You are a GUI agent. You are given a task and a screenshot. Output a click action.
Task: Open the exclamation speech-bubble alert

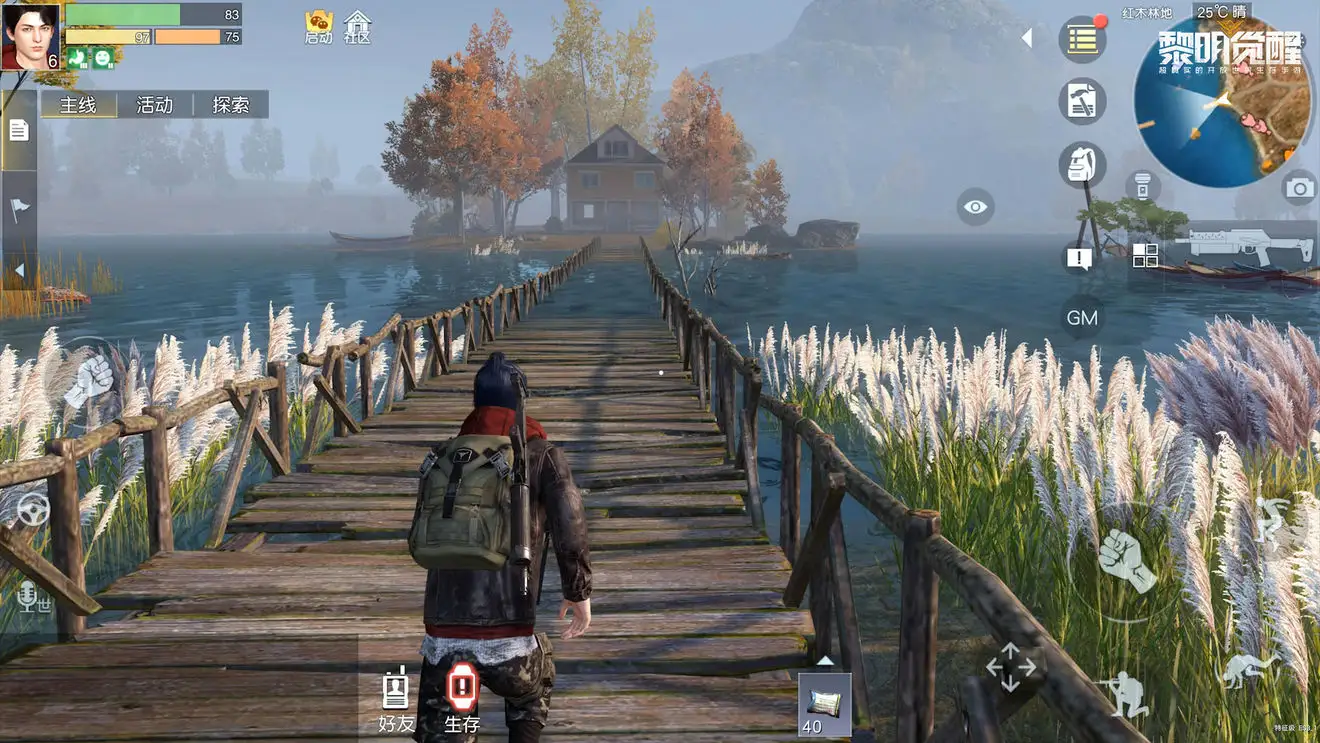click(1079, 259)
